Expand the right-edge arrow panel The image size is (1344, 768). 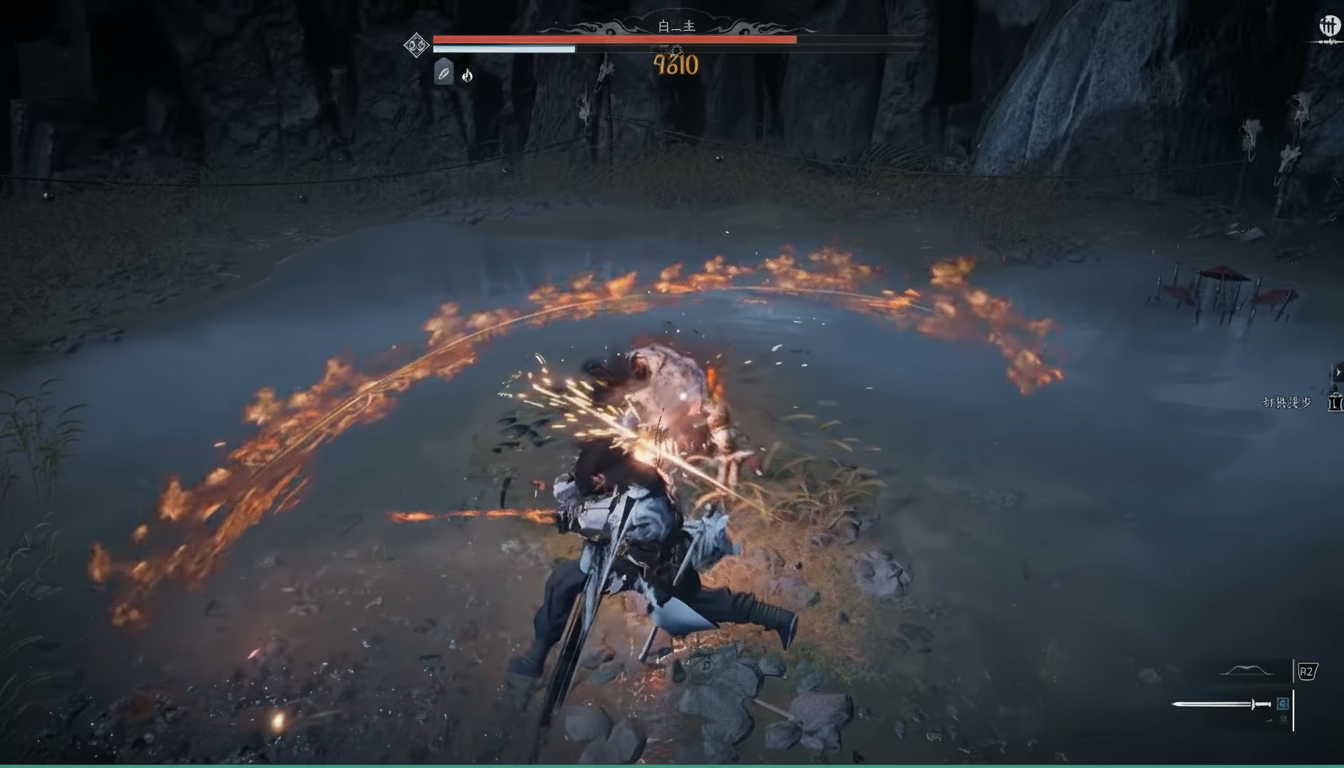tap(1338, 372)
